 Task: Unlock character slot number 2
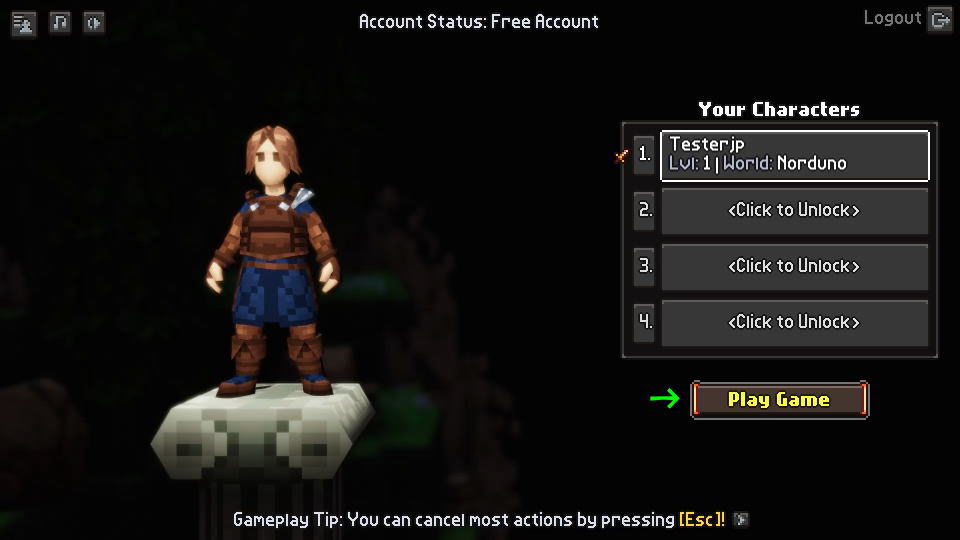(794, 211)
